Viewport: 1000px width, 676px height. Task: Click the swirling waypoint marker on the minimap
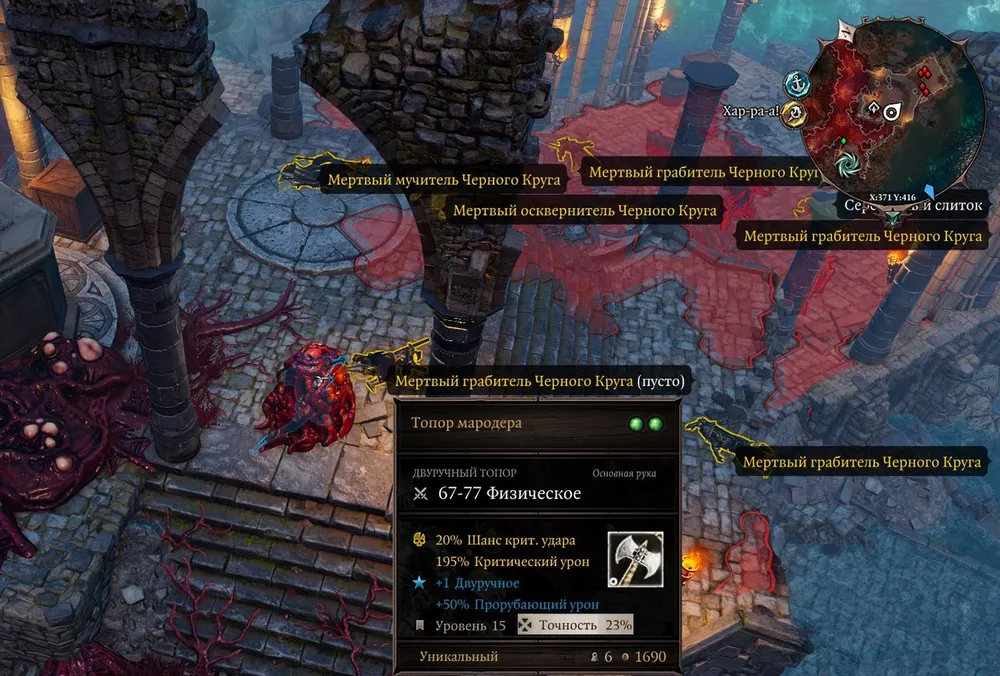click(848, 162)
